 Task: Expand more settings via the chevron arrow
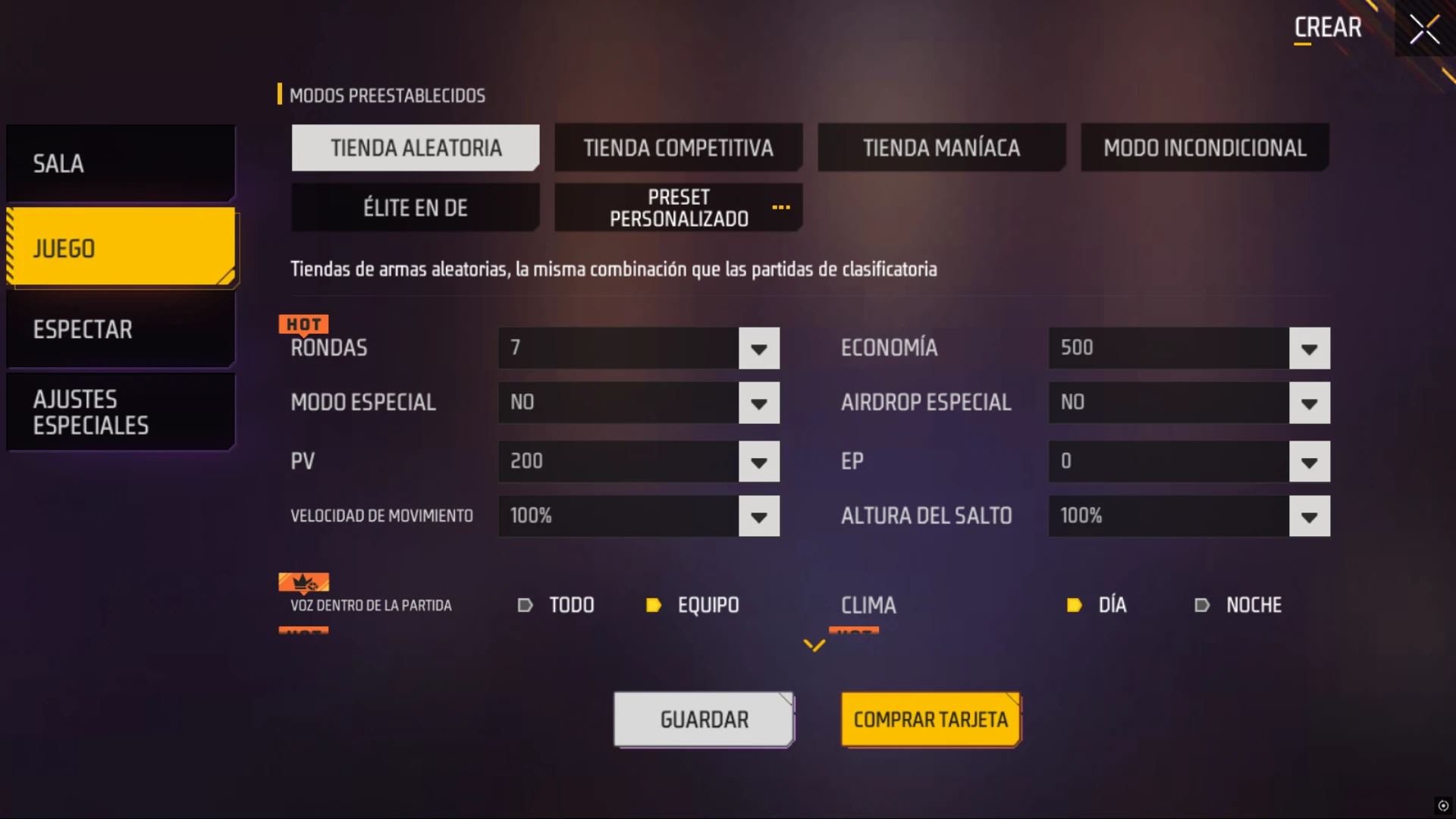tap(815, 644)
